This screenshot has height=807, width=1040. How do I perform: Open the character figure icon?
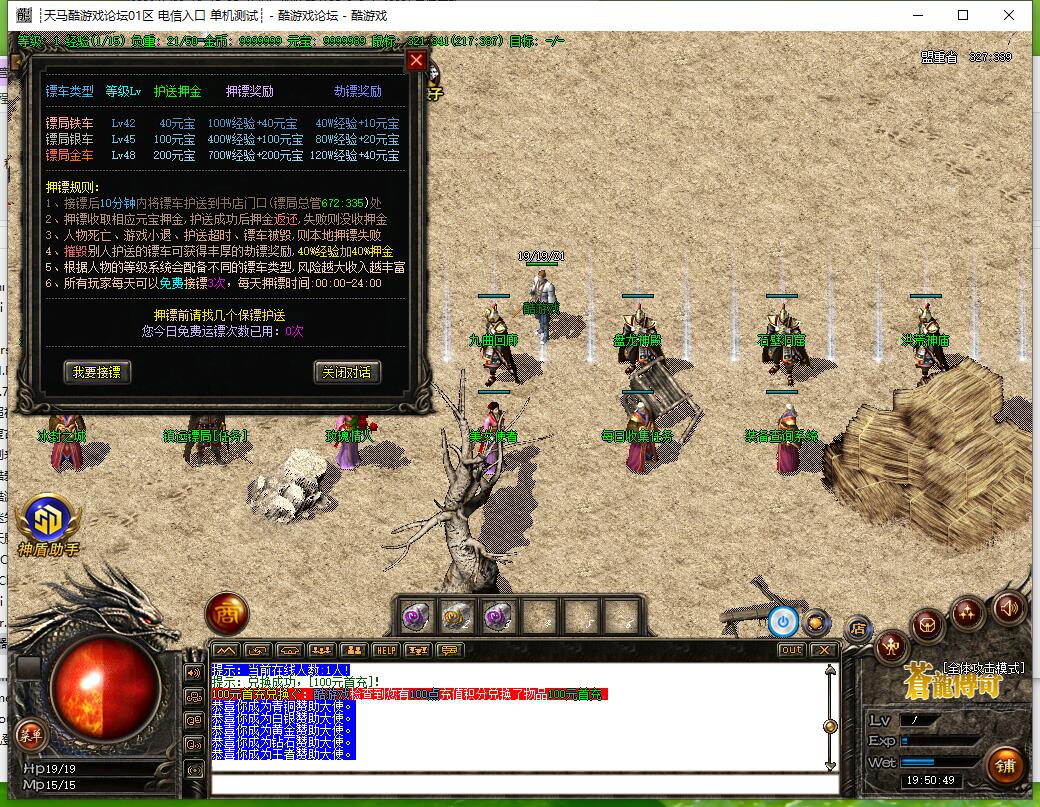click(890, 648)
